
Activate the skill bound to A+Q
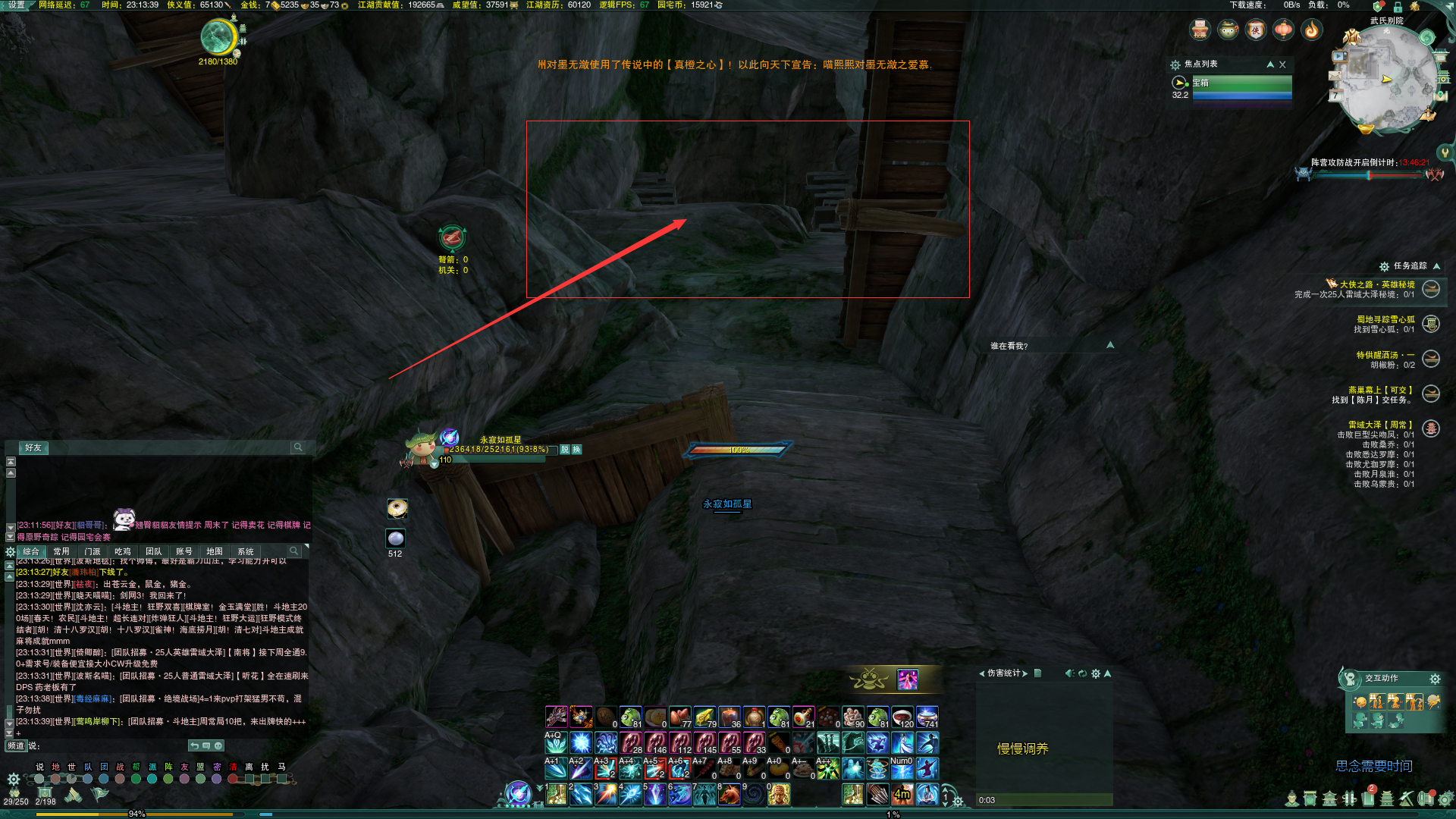pos(556,742)
